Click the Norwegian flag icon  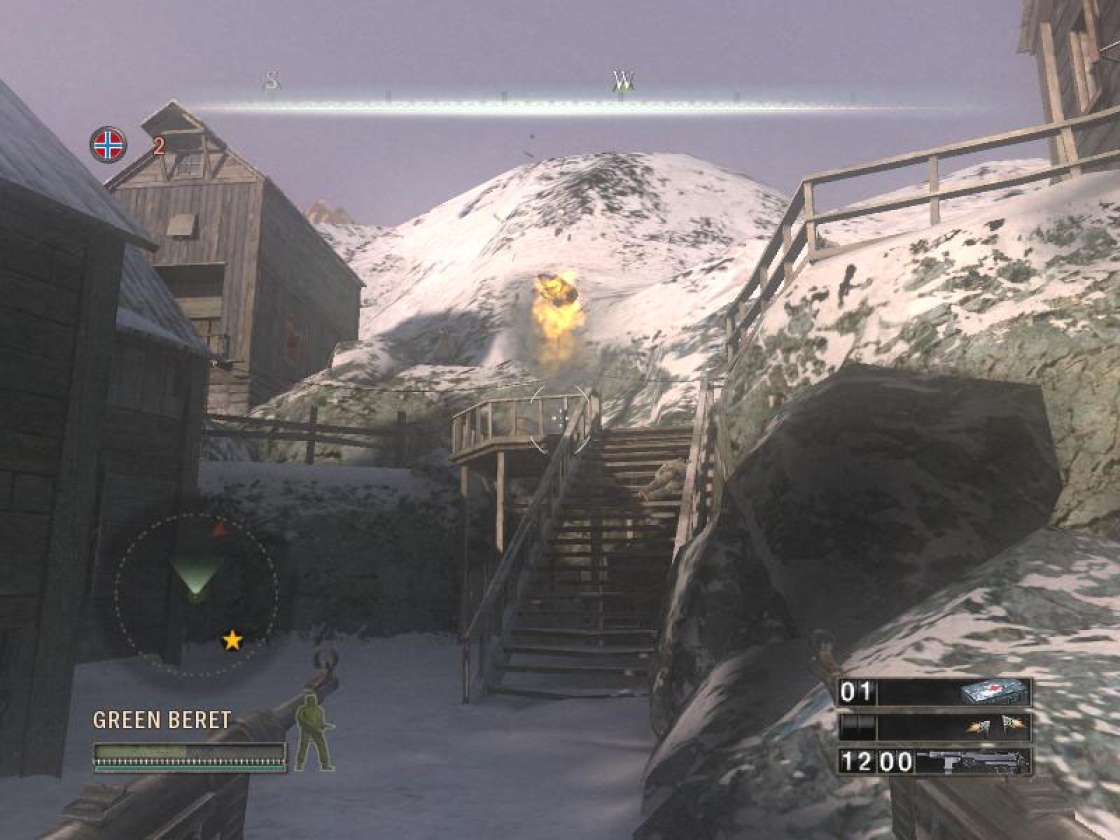(108, 145)
